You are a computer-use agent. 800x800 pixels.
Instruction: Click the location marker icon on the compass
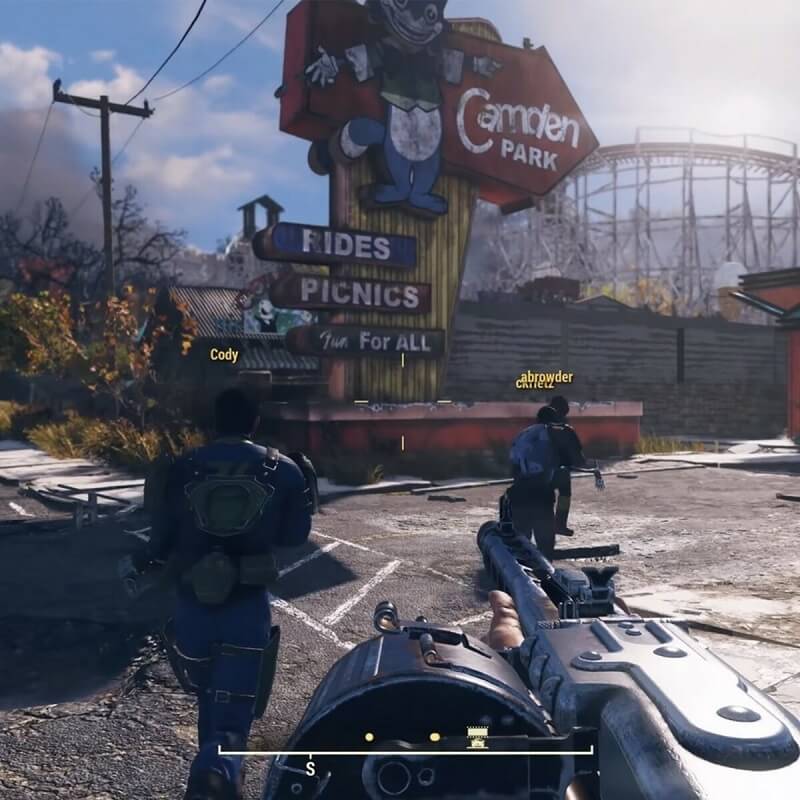click(479, 738)
